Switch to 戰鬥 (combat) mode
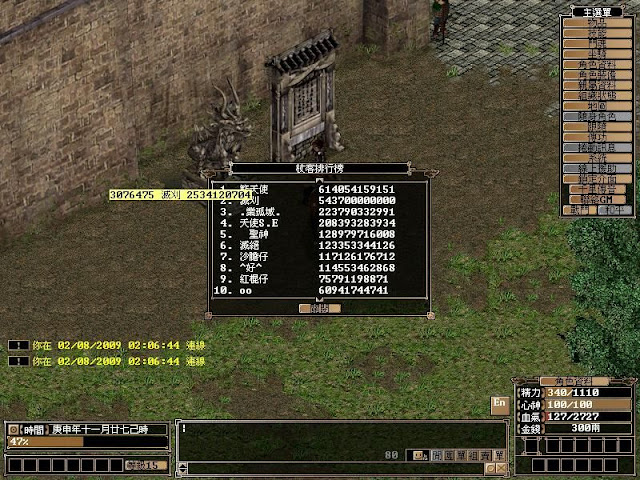Viewport: 640px width, 480px height. (x=581, y=210)
